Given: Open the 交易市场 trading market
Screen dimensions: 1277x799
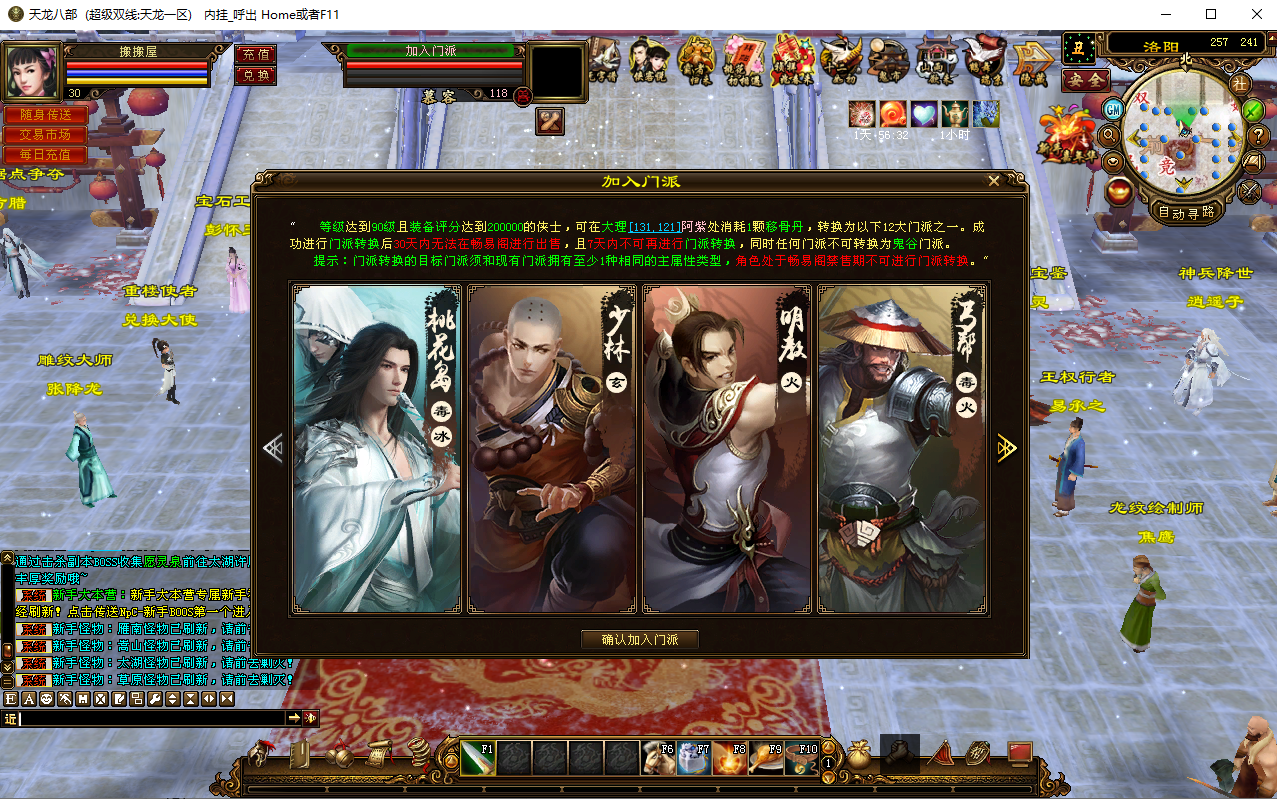Looking at the screenshot, I should 45,135.
